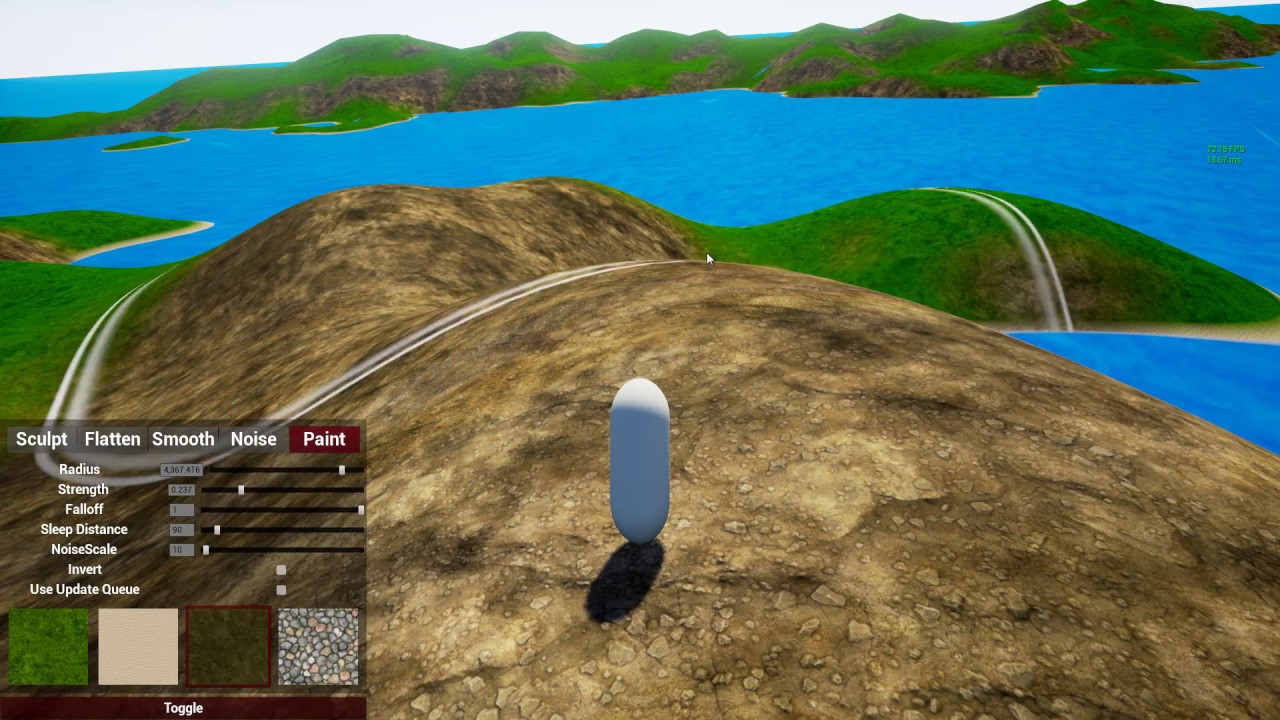Toggle the Invert checkbox
The width and height of the screenshot is (1280, 720).
[281, 570]
